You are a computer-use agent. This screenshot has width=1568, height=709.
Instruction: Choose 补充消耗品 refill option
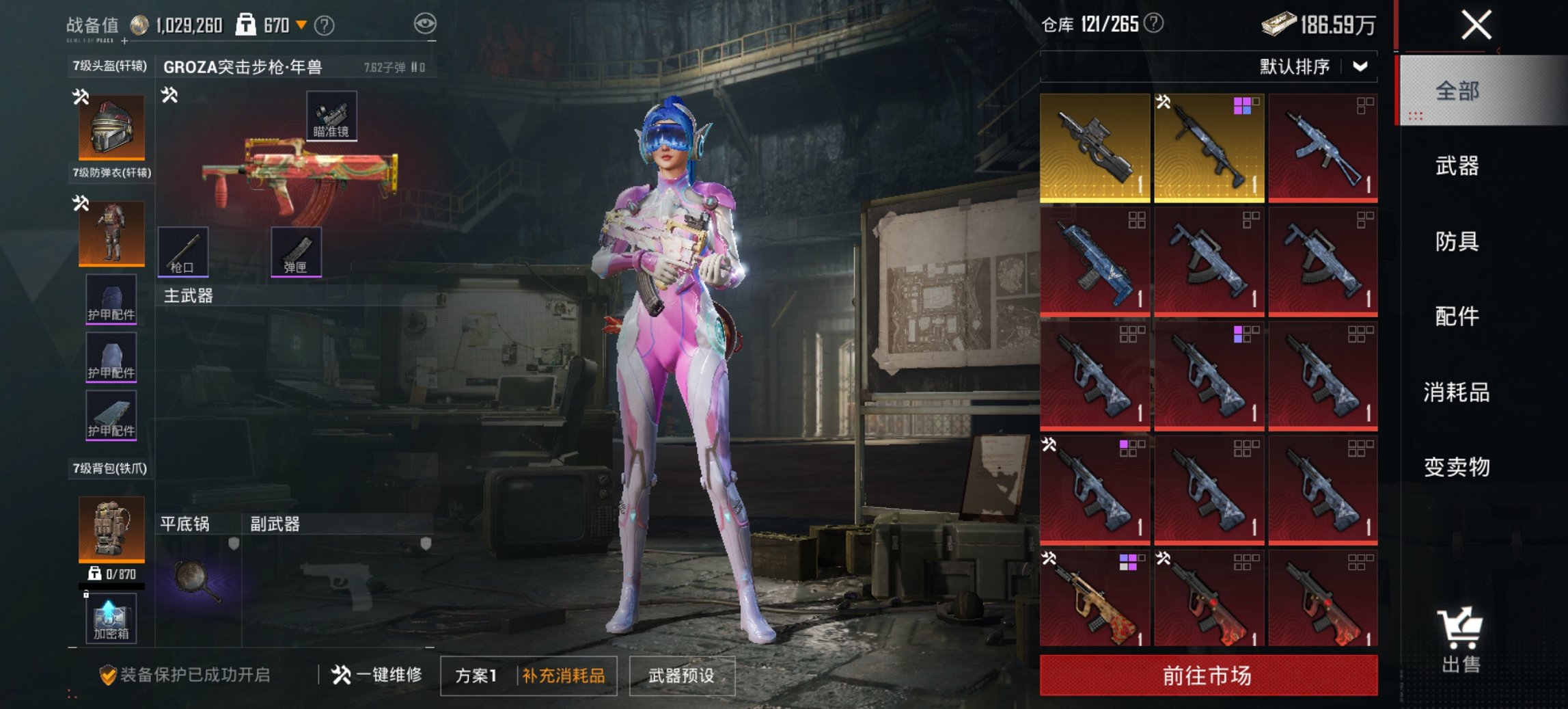click(564, 675)
